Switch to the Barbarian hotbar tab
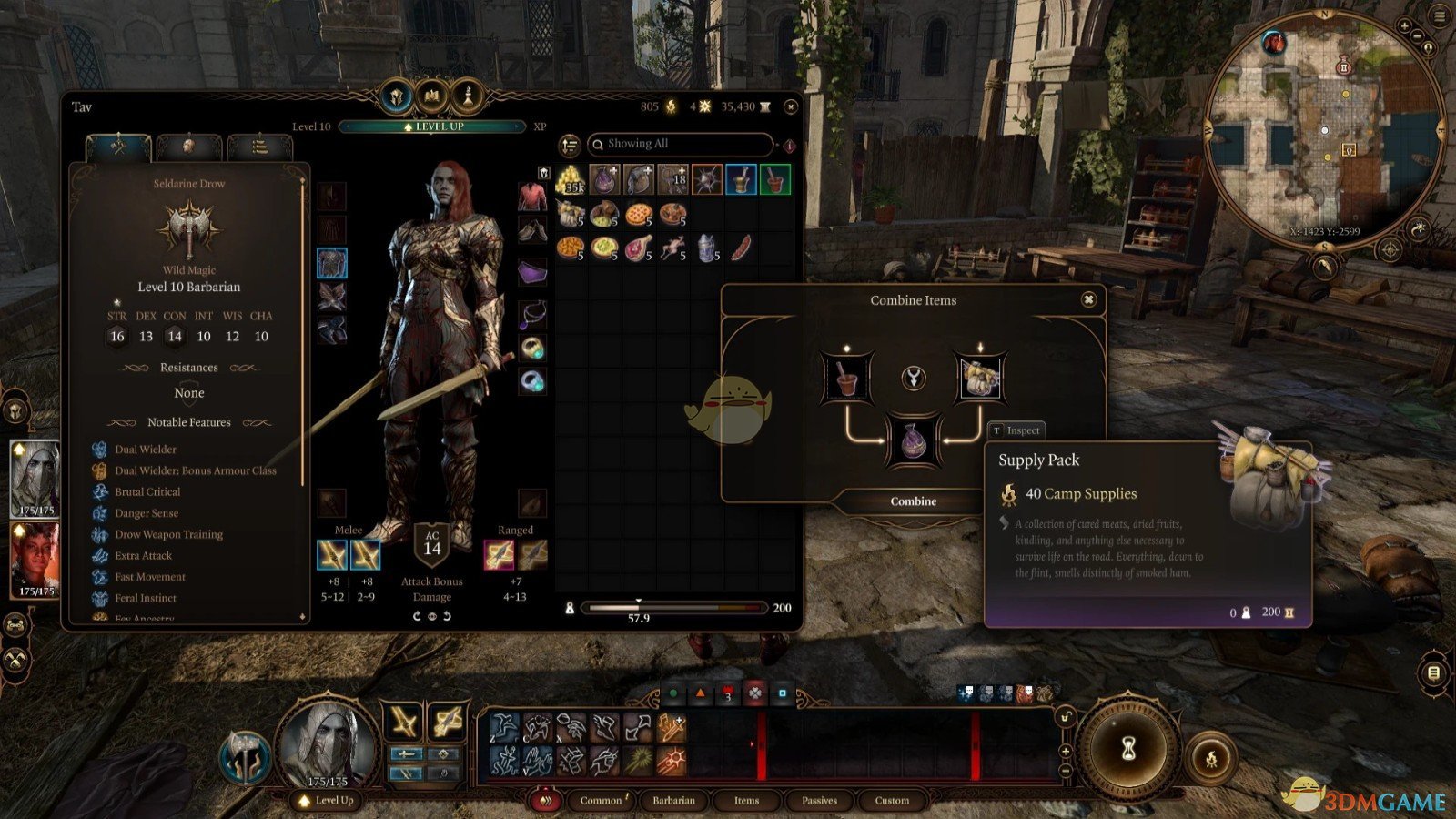Viewport: 1456px width, 819px height. point(673,801)
